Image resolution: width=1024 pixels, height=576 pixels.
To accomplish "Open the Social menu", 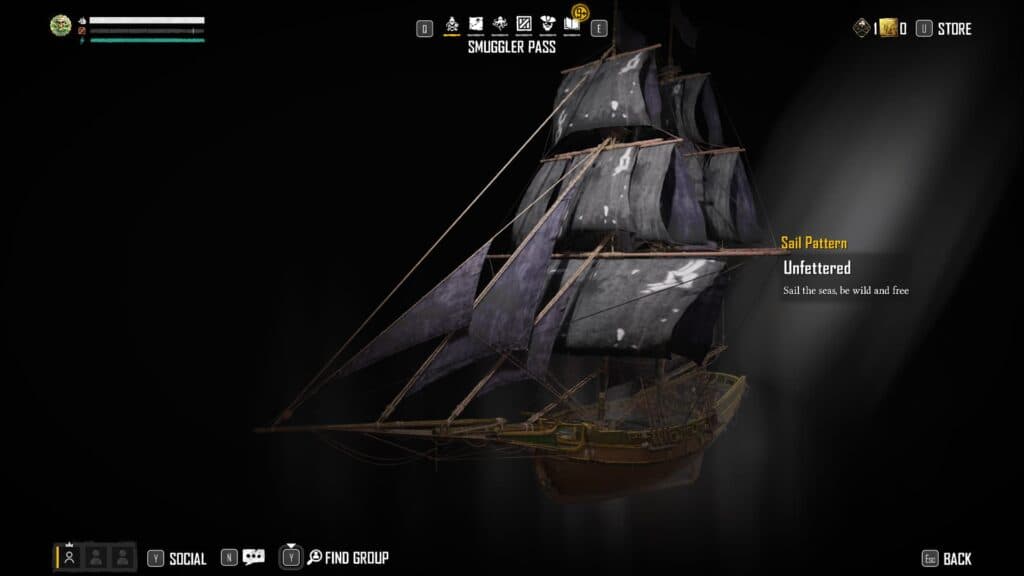I will [x=187, y=559].
